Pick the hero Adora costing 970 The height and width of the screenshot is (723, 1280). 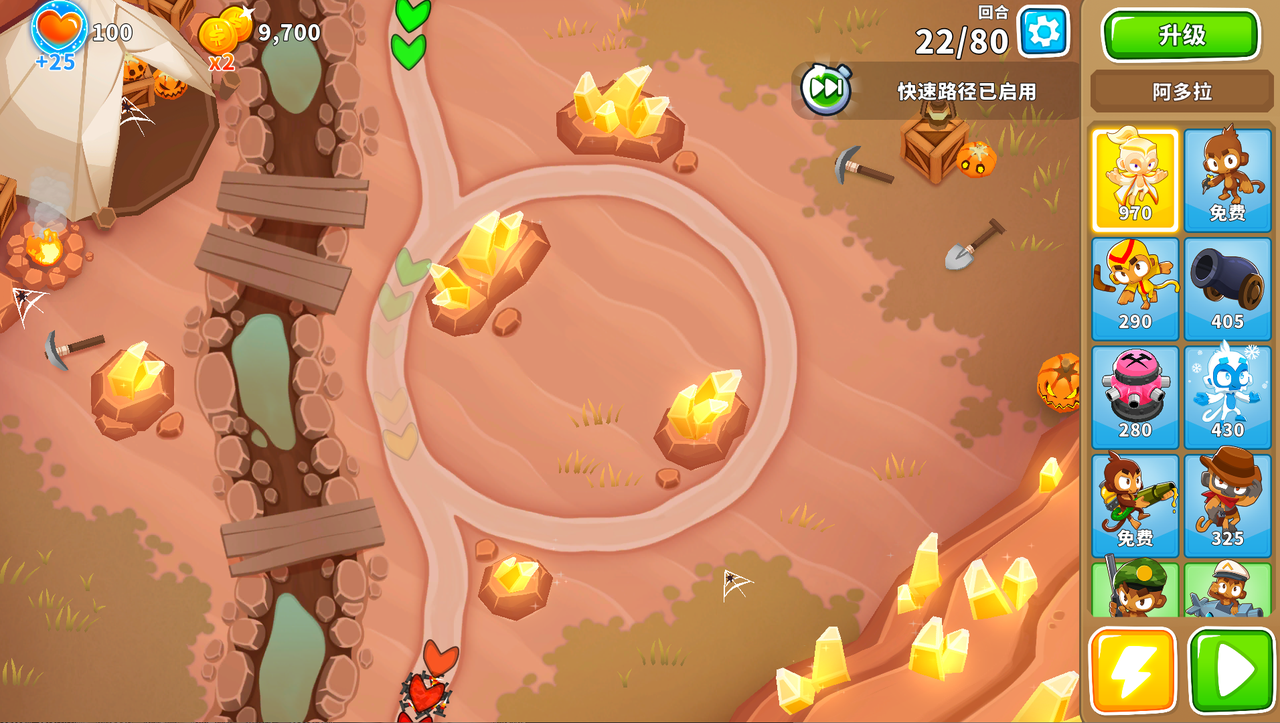(x=1135, y=180)
